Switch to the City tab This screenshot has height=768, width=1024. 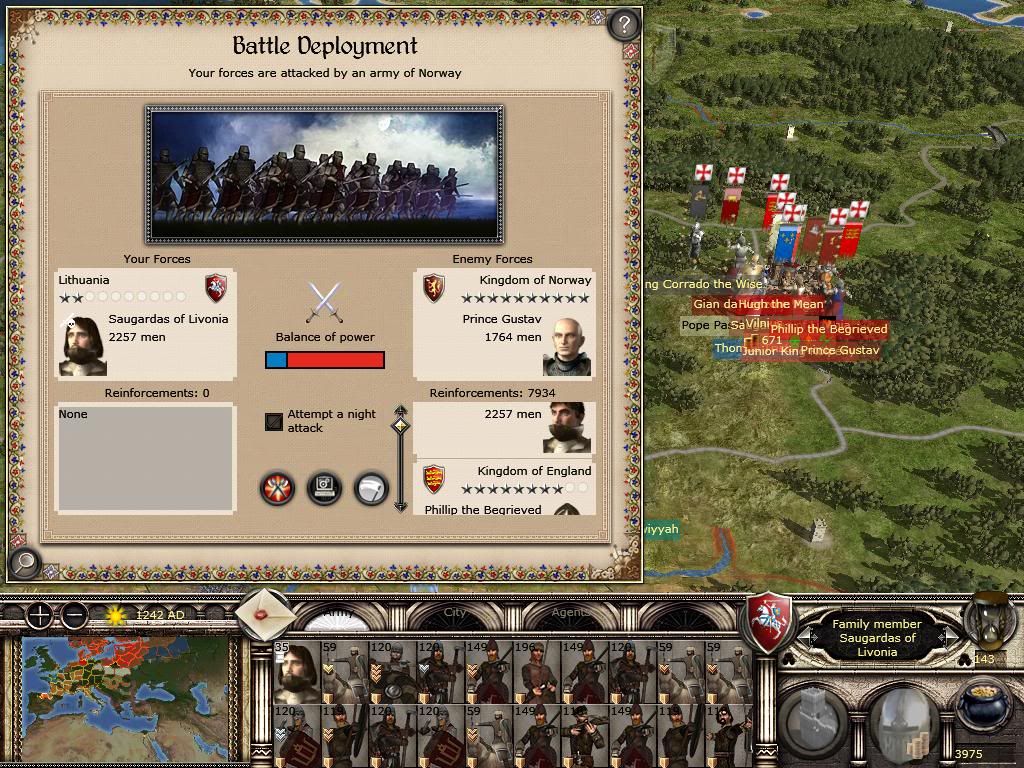[455, 613]
